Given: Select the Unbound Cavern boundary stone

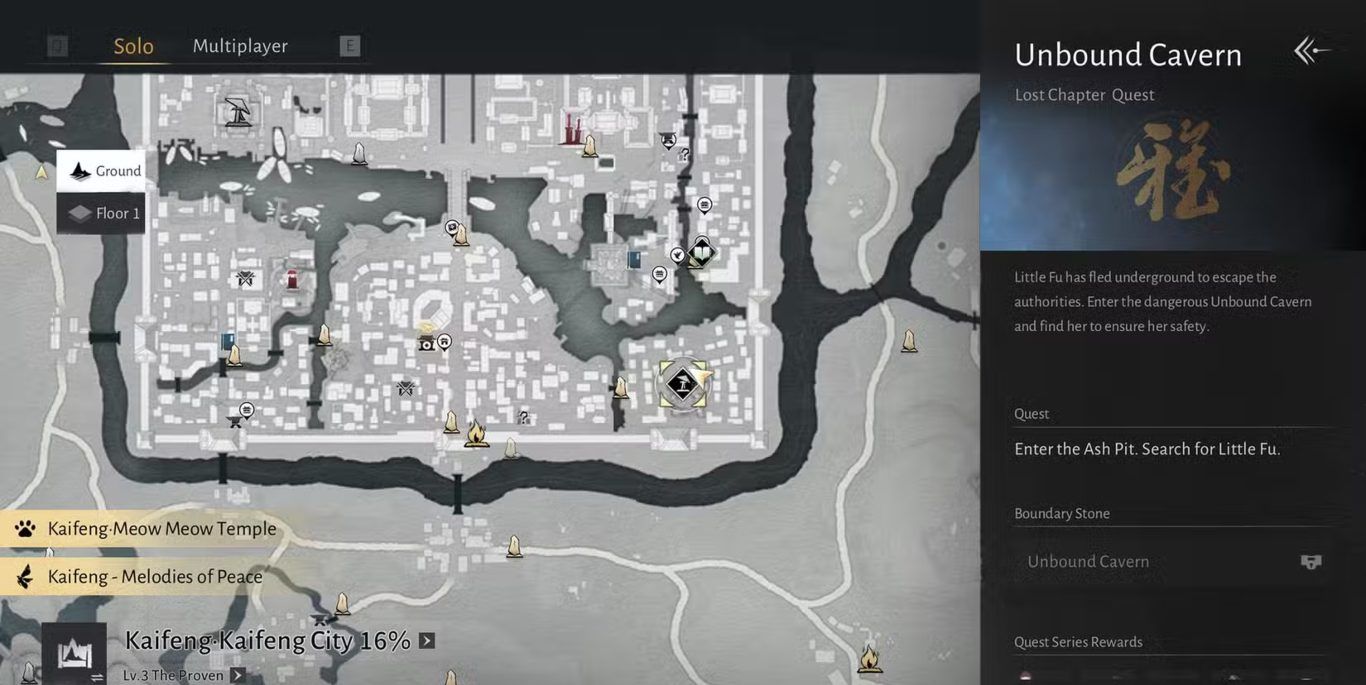Looking at the screenshot, I should click(x=1170, y=562).
